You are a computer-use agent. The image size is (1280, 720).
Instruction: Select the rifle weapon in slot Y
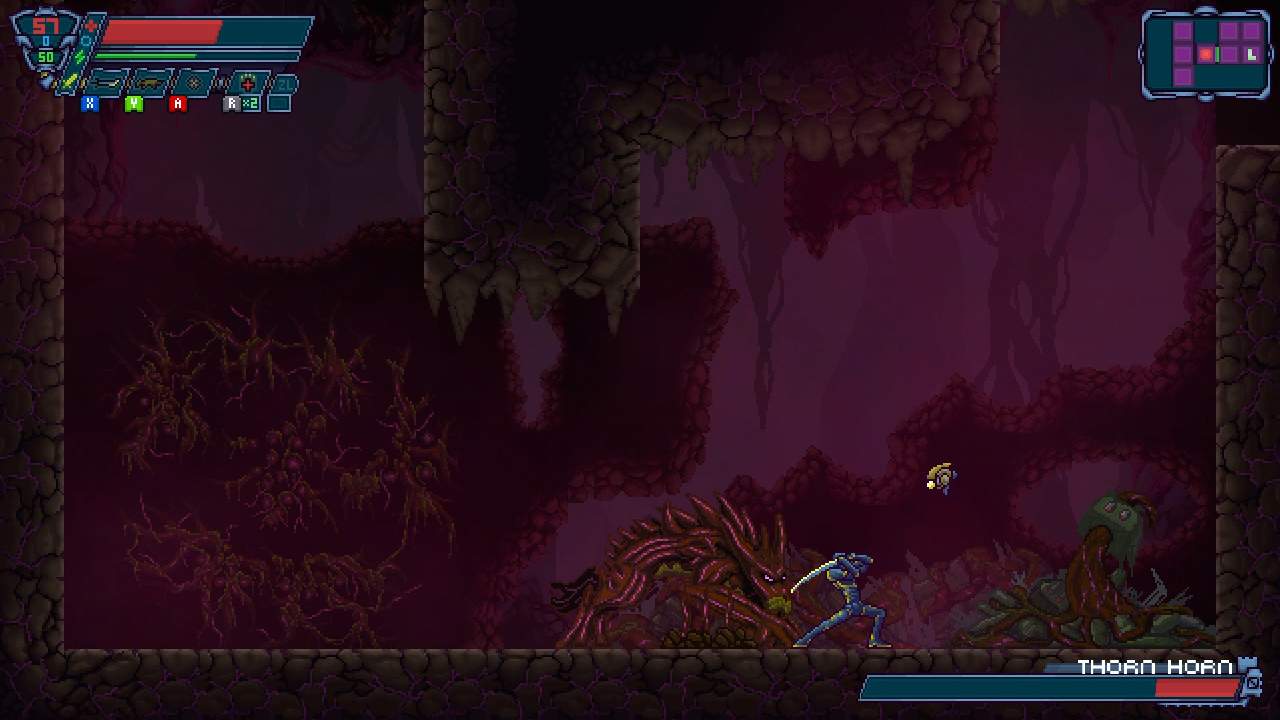click(148, 83)
